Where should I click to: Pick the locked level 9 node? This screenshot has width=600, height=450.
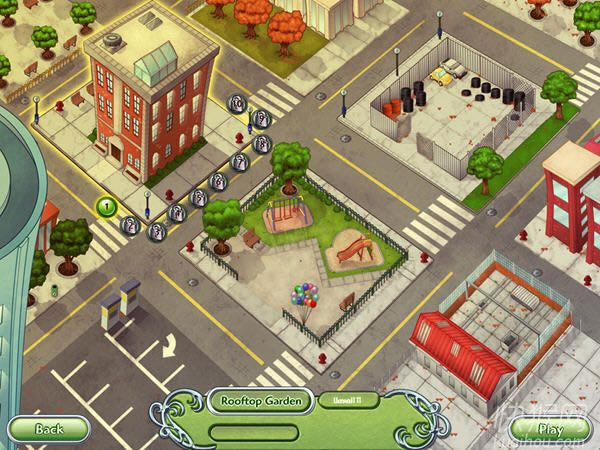click(x=259, y=119)
